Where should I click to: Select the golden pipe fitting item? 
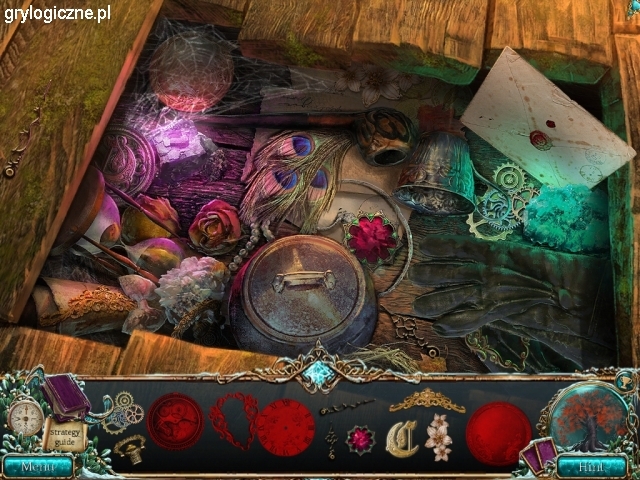click(129, 448)
